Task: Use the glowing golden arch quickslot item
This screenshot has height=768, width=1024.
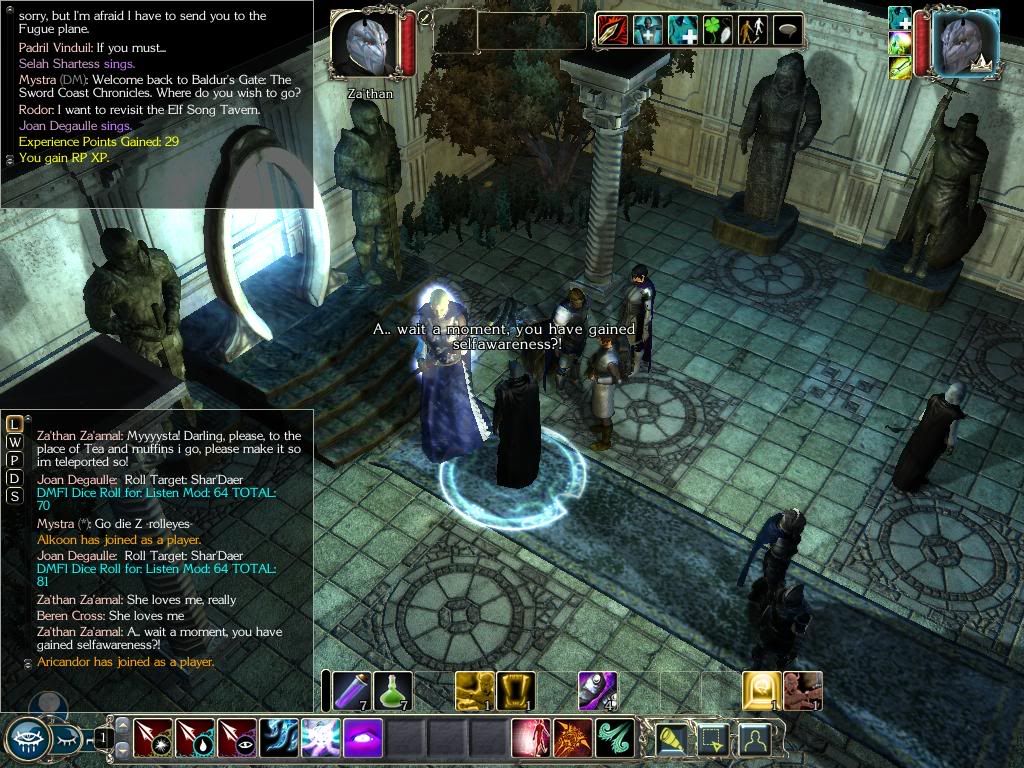Action: 761,690
